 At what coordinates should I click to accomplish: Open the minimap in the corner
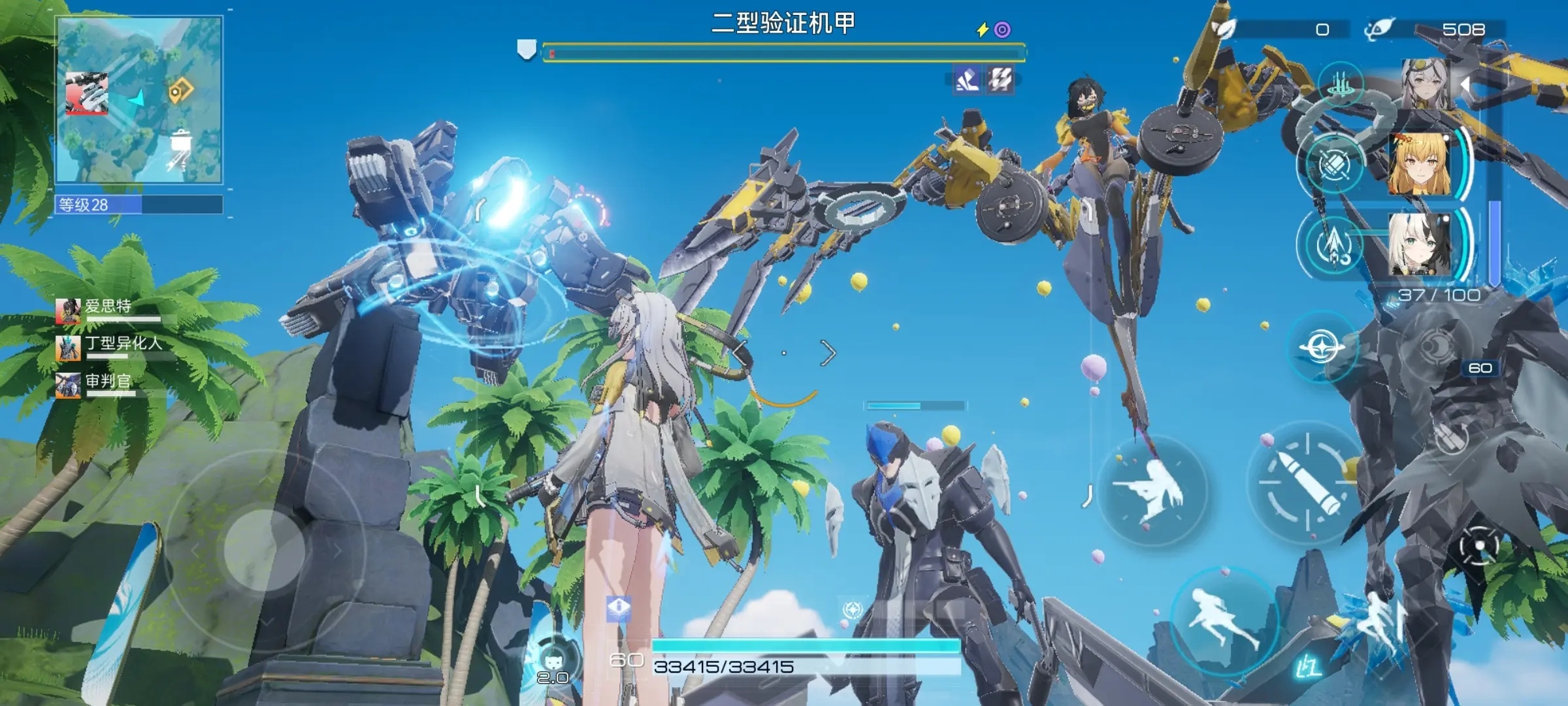(x=139, y=100)
